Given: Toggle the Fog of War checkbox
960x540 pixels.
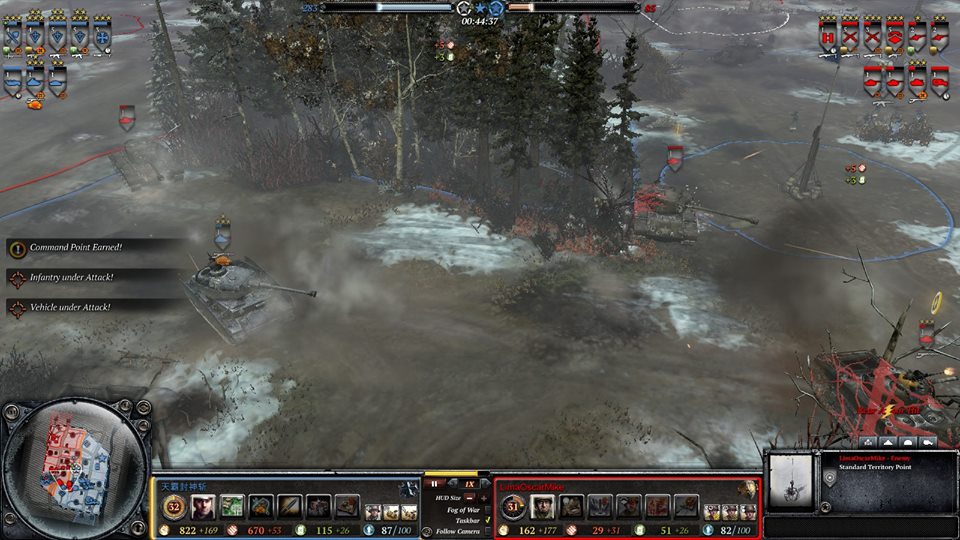Looking at the screenshot, I should [486, 509].
